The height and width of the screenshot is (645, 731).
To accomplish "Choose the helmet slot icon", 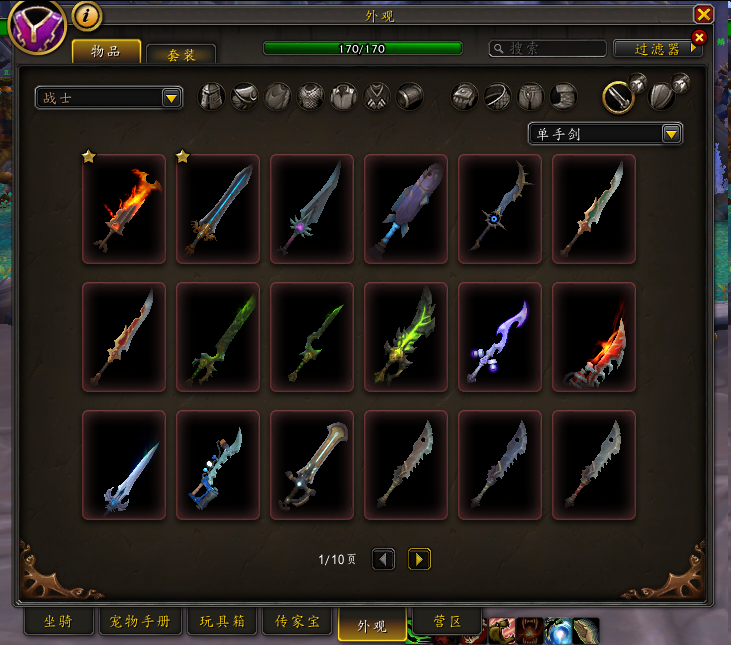I will pos(212,96).
